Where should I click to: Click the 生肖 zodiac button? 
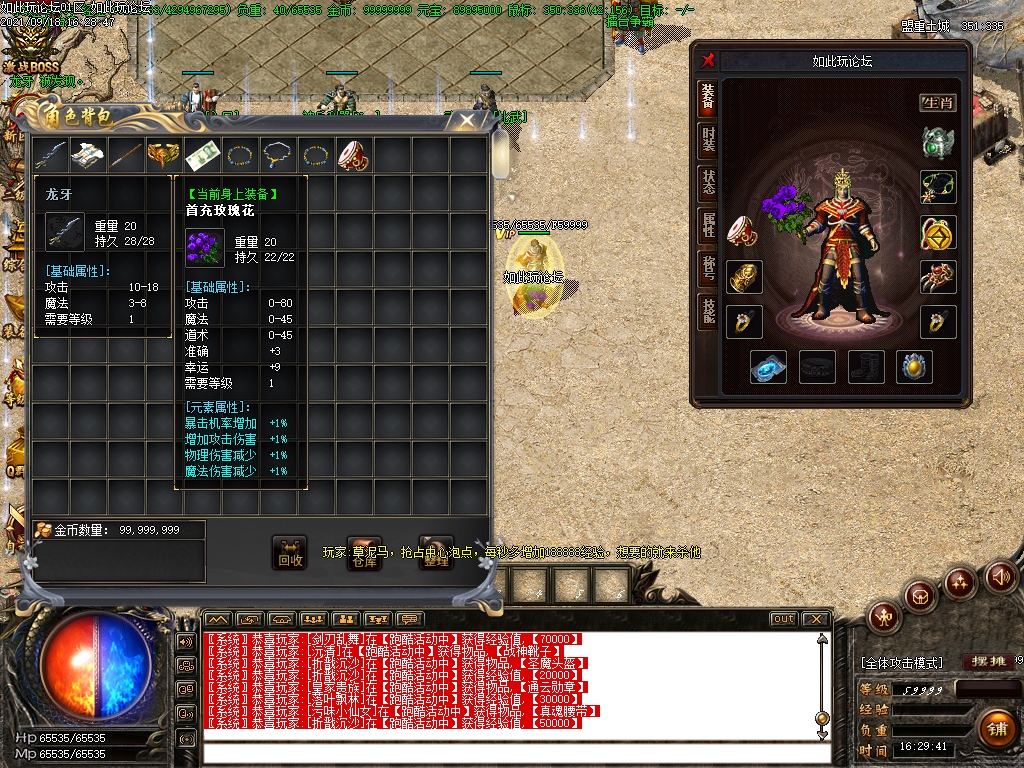tap(938, 102)
